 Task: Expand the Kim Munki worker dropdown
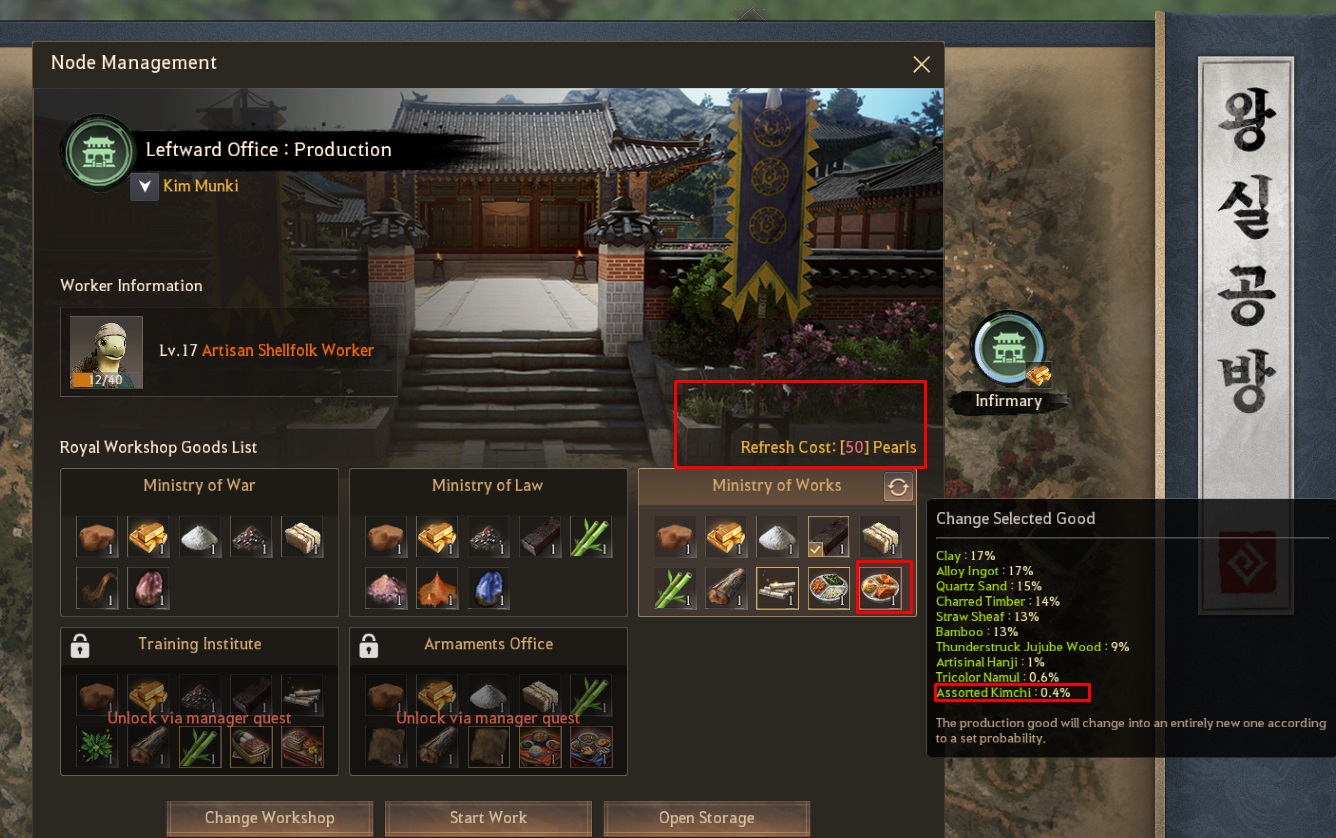point(144,186)
